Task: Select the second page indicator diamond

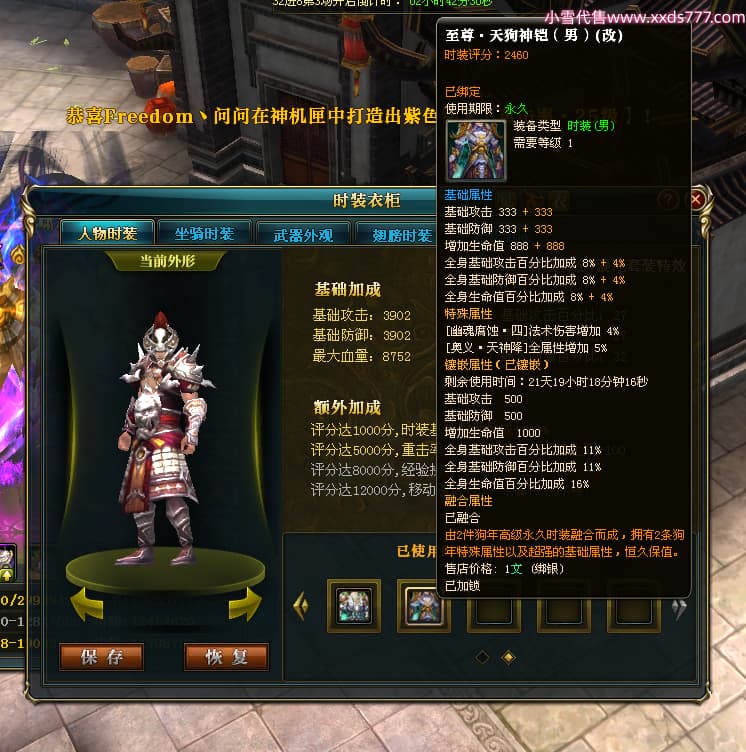Action: click(x=508, y=657)
